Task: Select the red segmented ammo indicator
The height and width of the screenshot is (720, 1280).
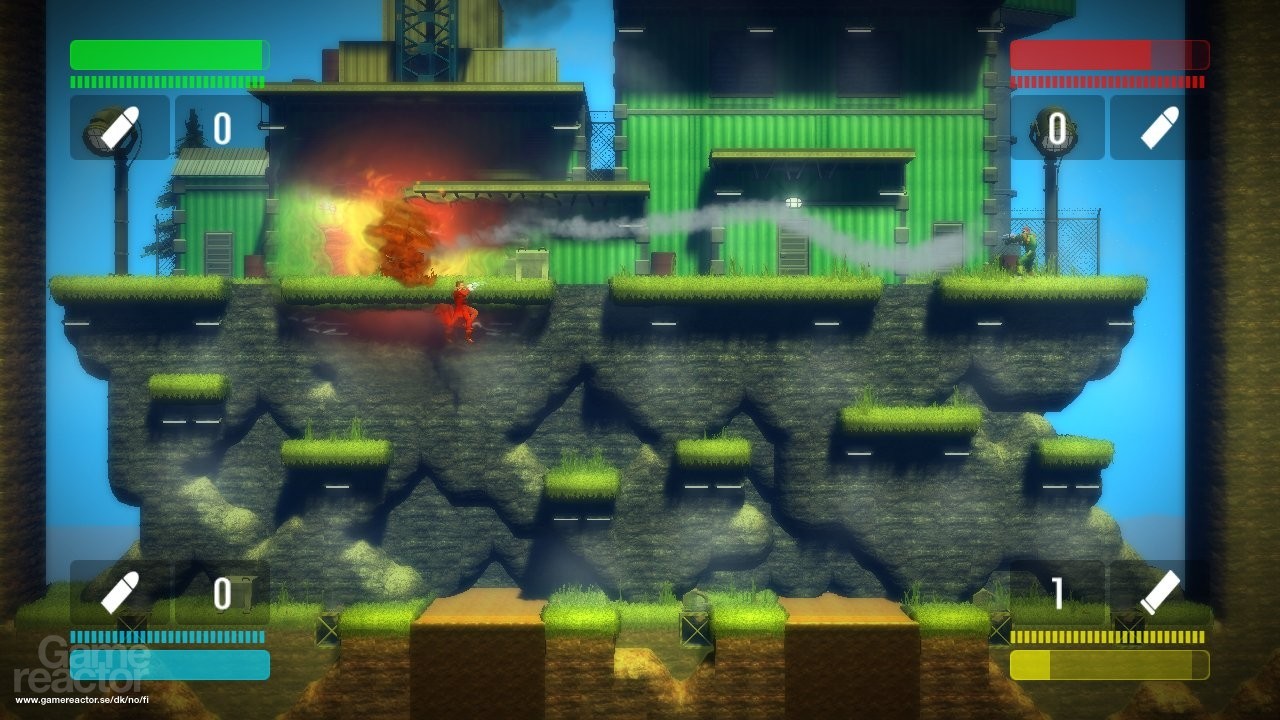Action: [x=1105, y=82]
